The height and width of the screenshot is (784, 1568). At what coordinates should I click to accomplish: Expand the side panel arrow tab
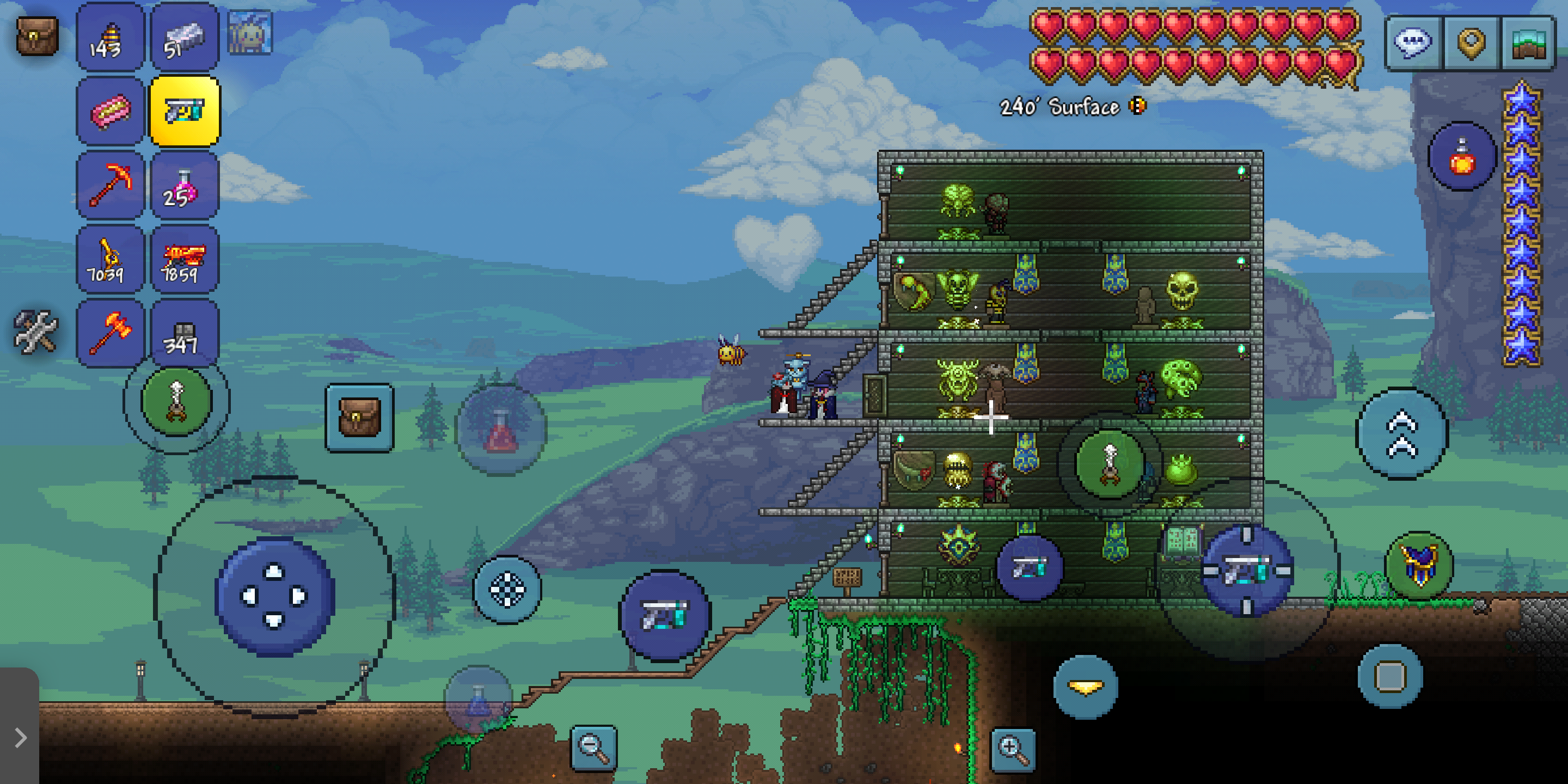point(20,737)
